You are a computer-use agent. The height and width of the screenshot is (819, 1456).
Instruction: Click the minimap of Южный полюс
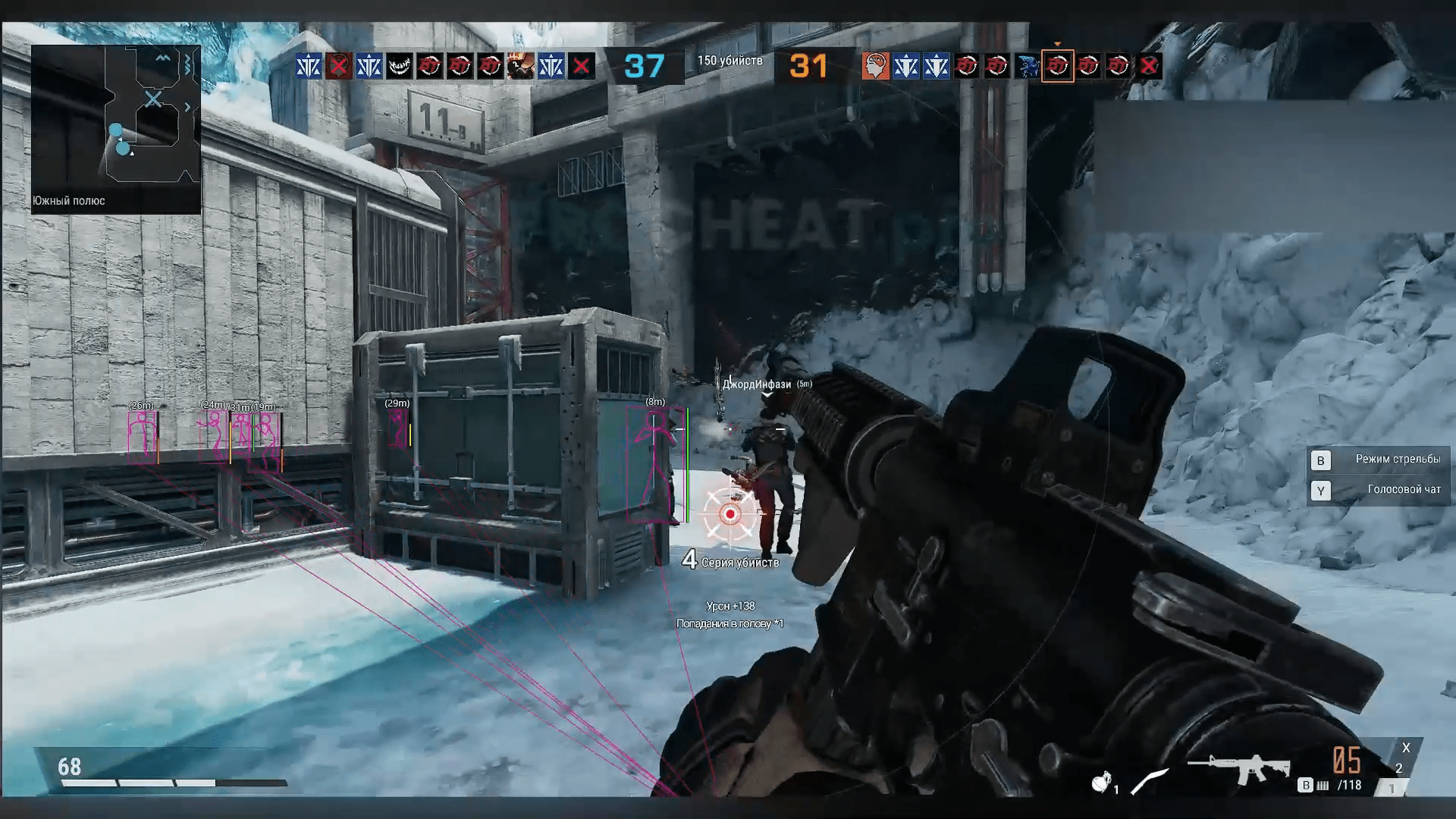tap(116, 120)
